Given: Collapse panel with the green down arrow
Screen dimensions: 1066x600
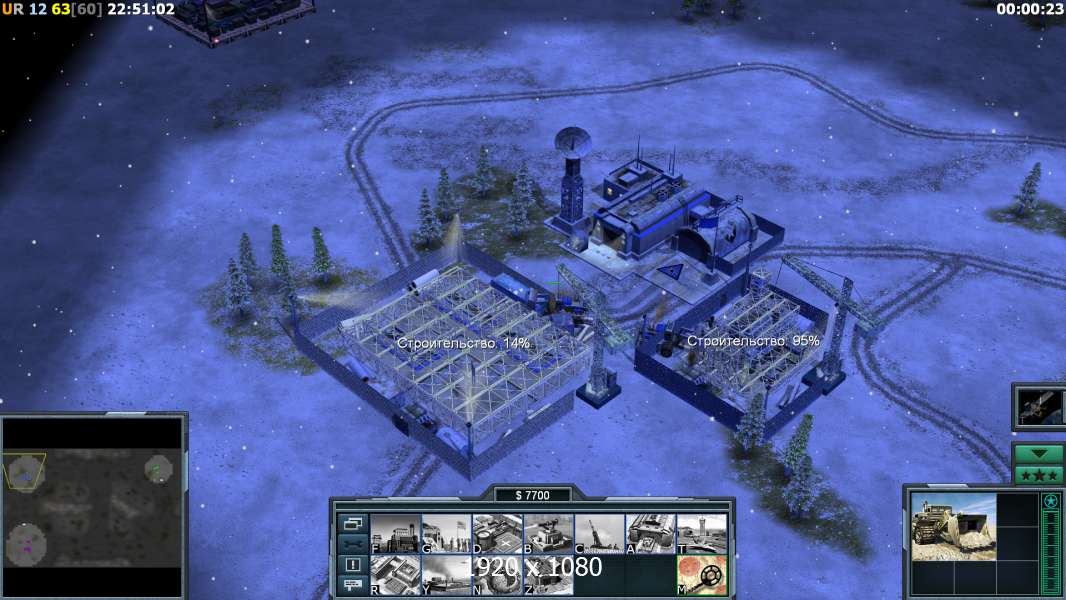Looking at the screenshot, I should (x=1039, y=454).
